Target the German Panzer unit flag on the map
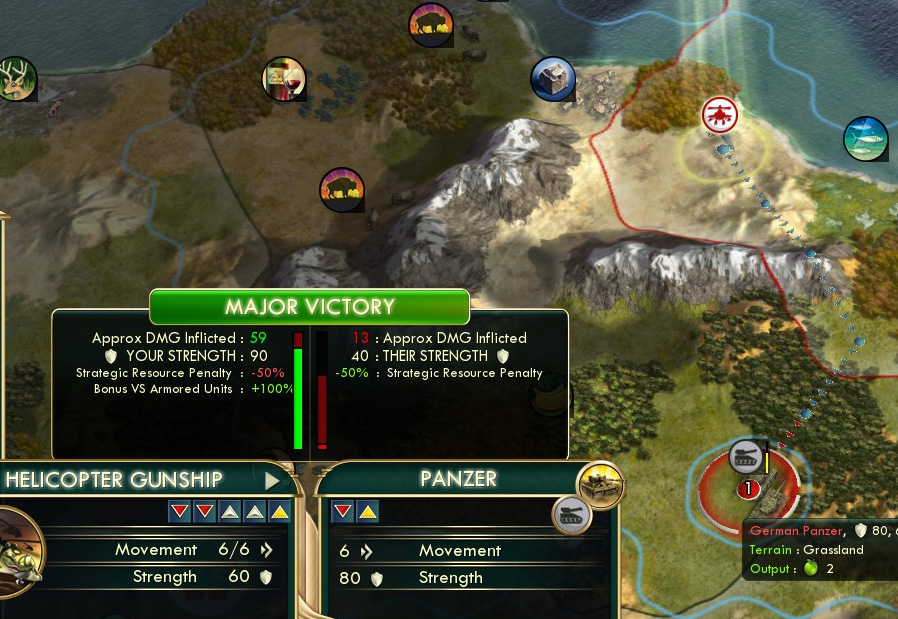Image resolution: width=898 pixels, height=619 pixels. click(x=747, y=458)
